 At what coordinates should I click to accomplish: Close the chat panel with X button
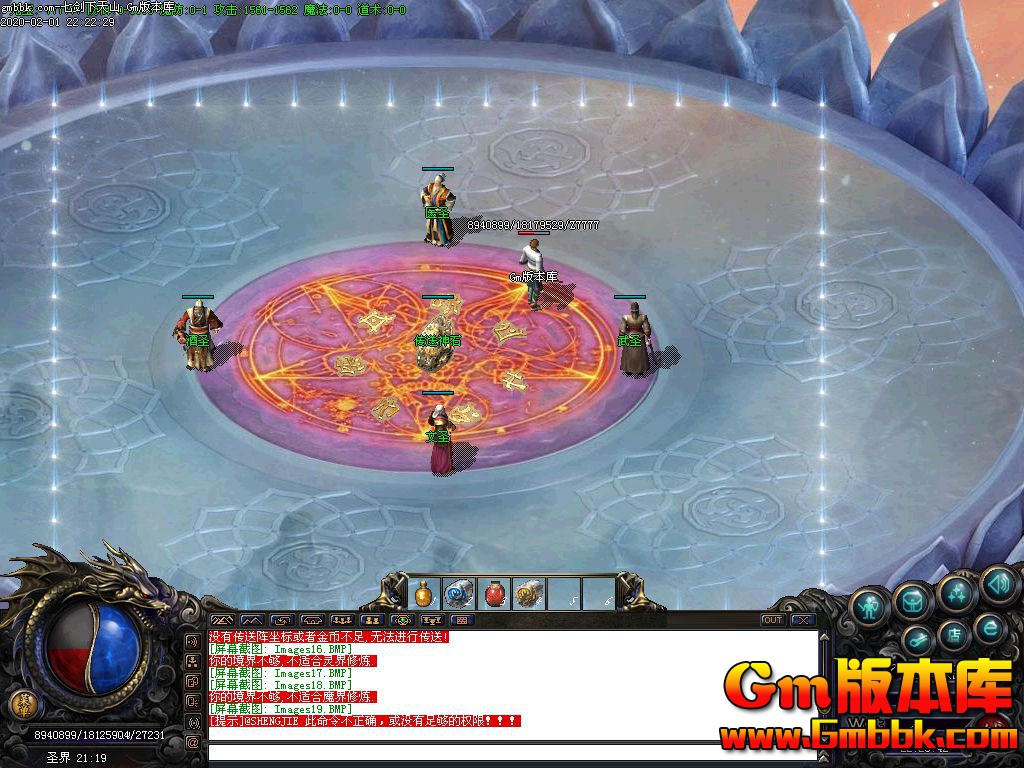click(802, 620)
